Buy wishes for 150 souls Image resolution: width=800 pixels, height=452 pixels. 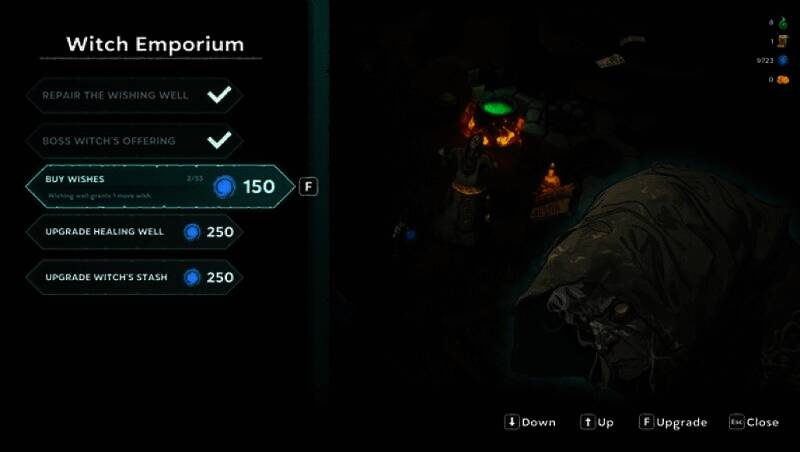tap(160, 186)
